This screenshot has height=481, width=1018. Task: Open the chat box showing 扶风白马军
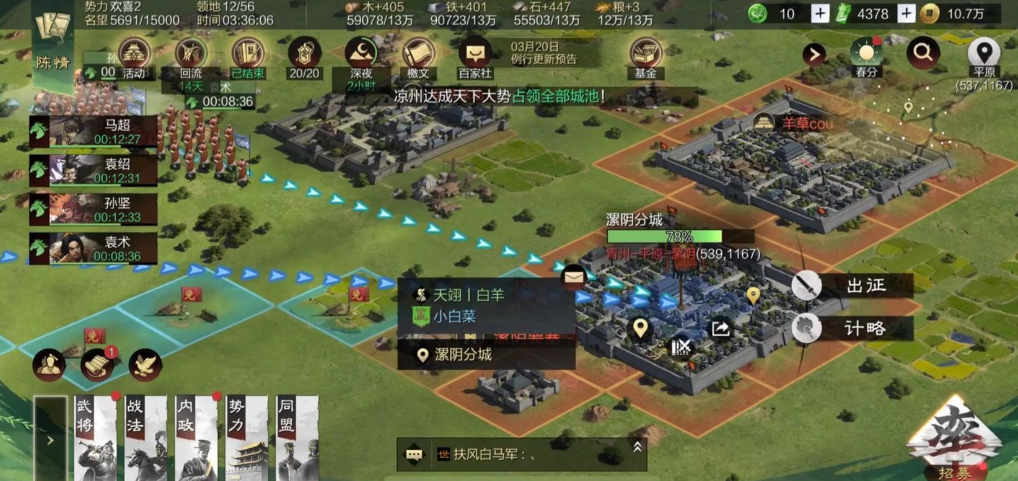520,454
